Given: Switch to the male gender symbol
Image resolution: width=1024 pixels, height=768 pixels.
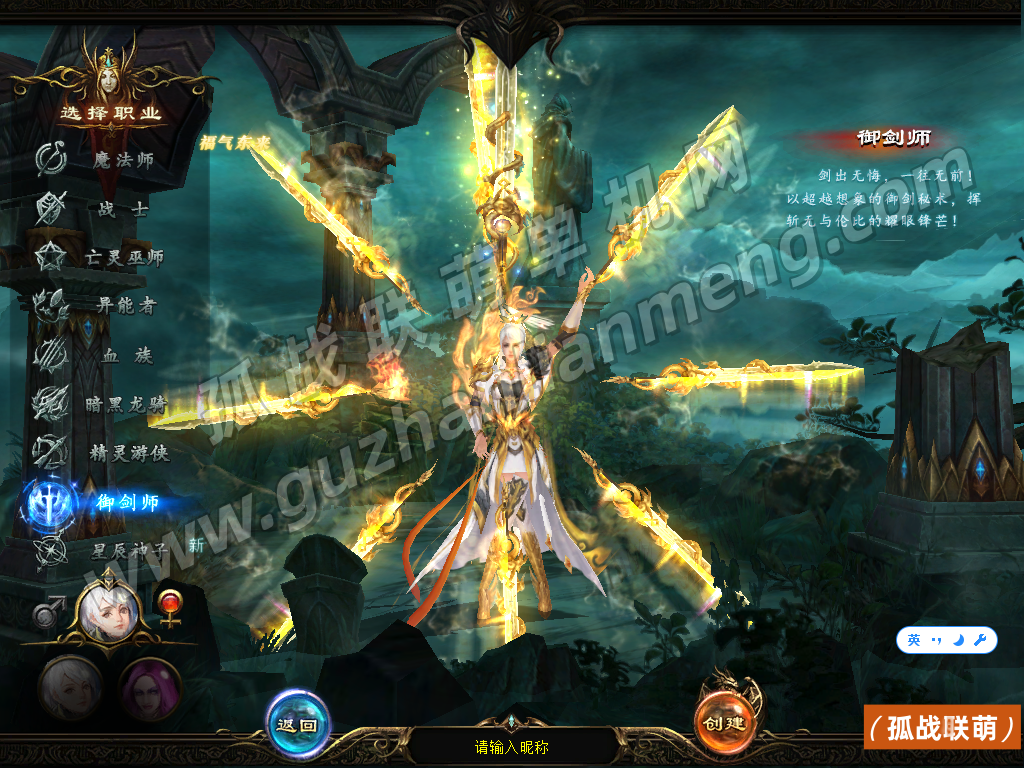Looking at the screenshot, I should [x=47, y=611].
